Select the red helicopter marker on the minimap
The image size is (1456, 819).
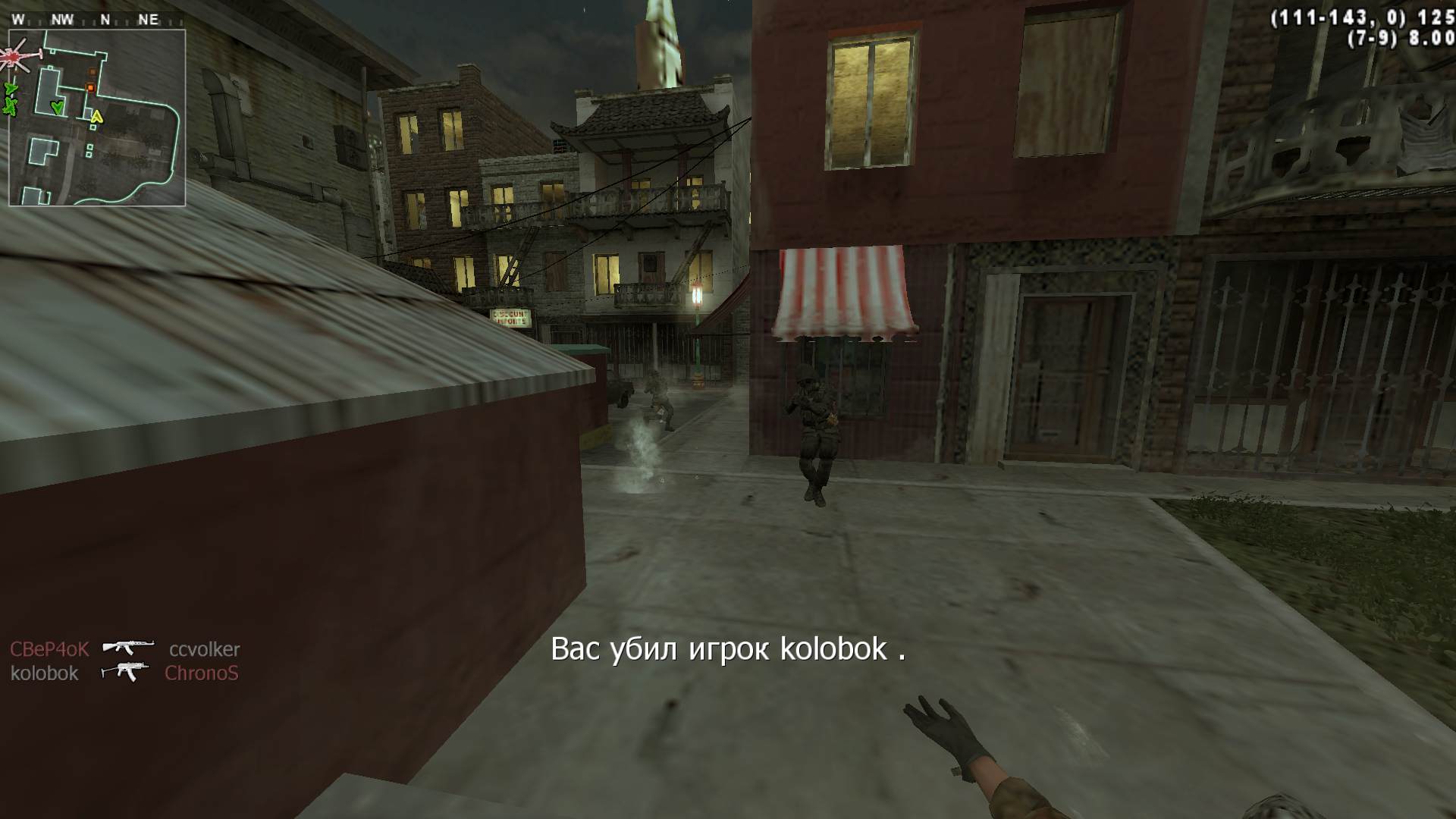point(15,56)
